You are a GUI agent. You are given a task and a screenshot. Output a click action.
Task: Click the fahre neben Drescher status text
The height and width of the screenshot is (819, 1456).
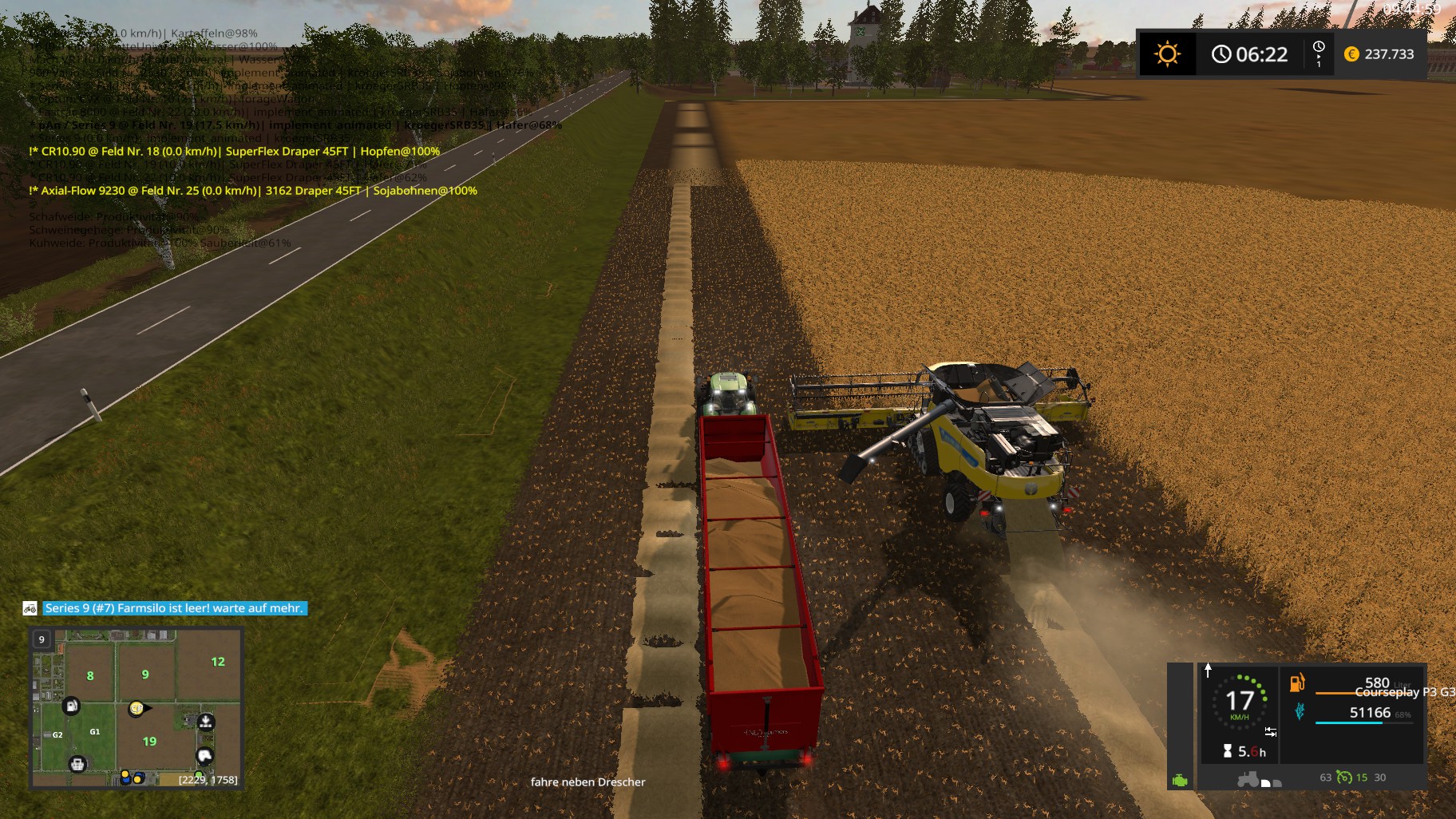pos(588,782)
